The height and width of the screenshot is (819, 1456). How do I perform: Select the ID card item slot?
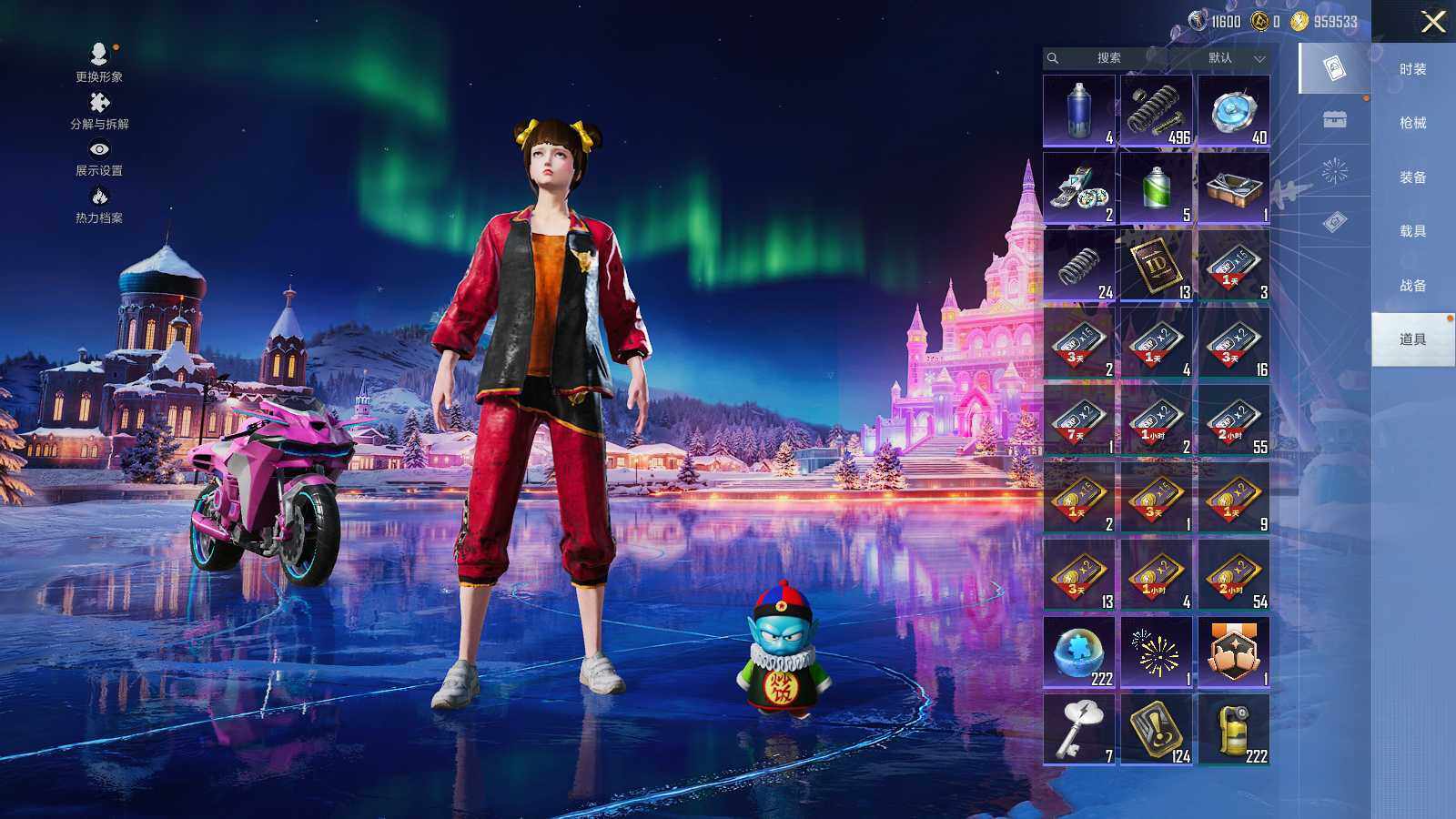[x=1156, y=265]
